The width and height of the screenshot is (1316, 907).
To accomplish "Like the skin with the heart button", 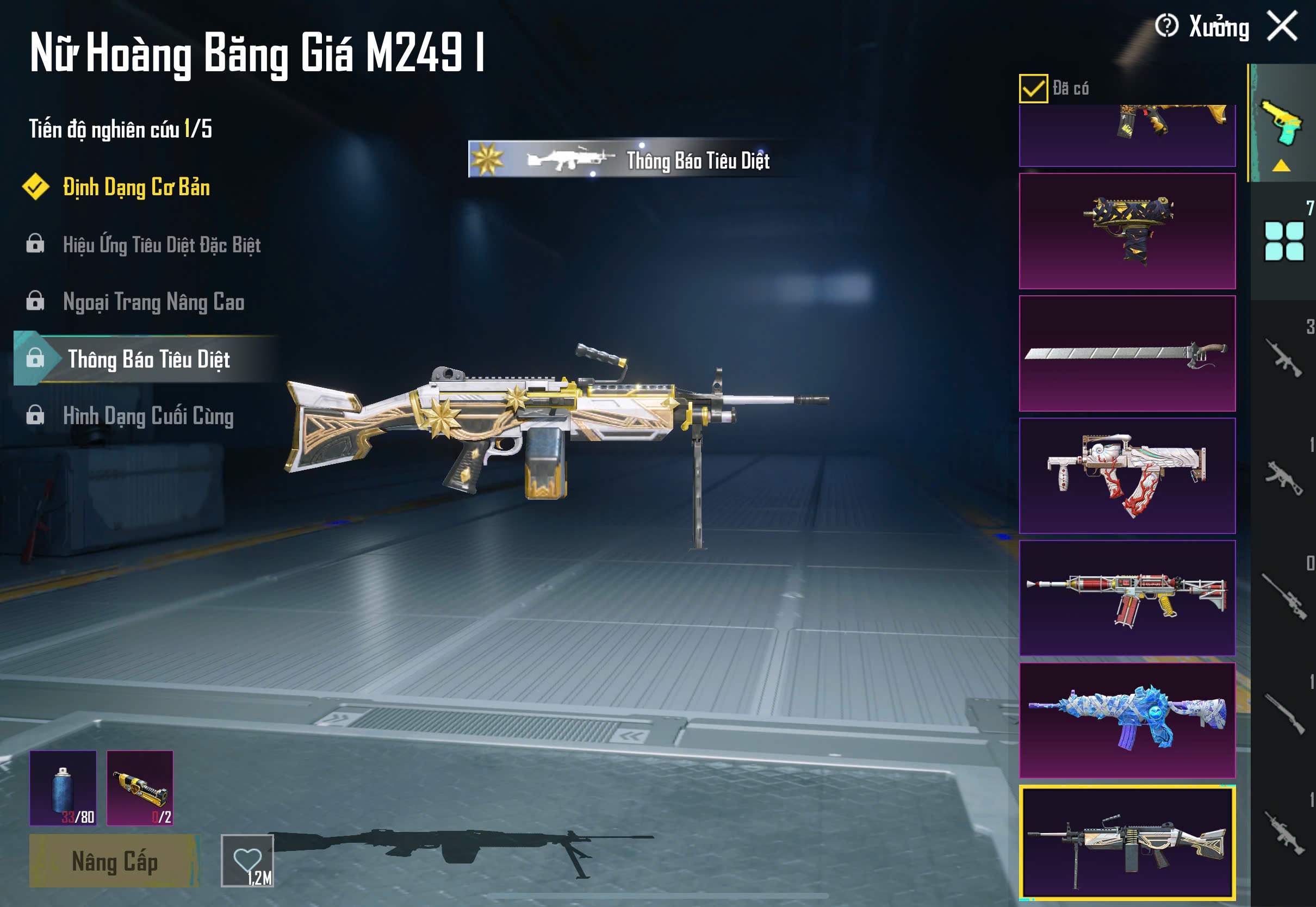I will [247, 860].
